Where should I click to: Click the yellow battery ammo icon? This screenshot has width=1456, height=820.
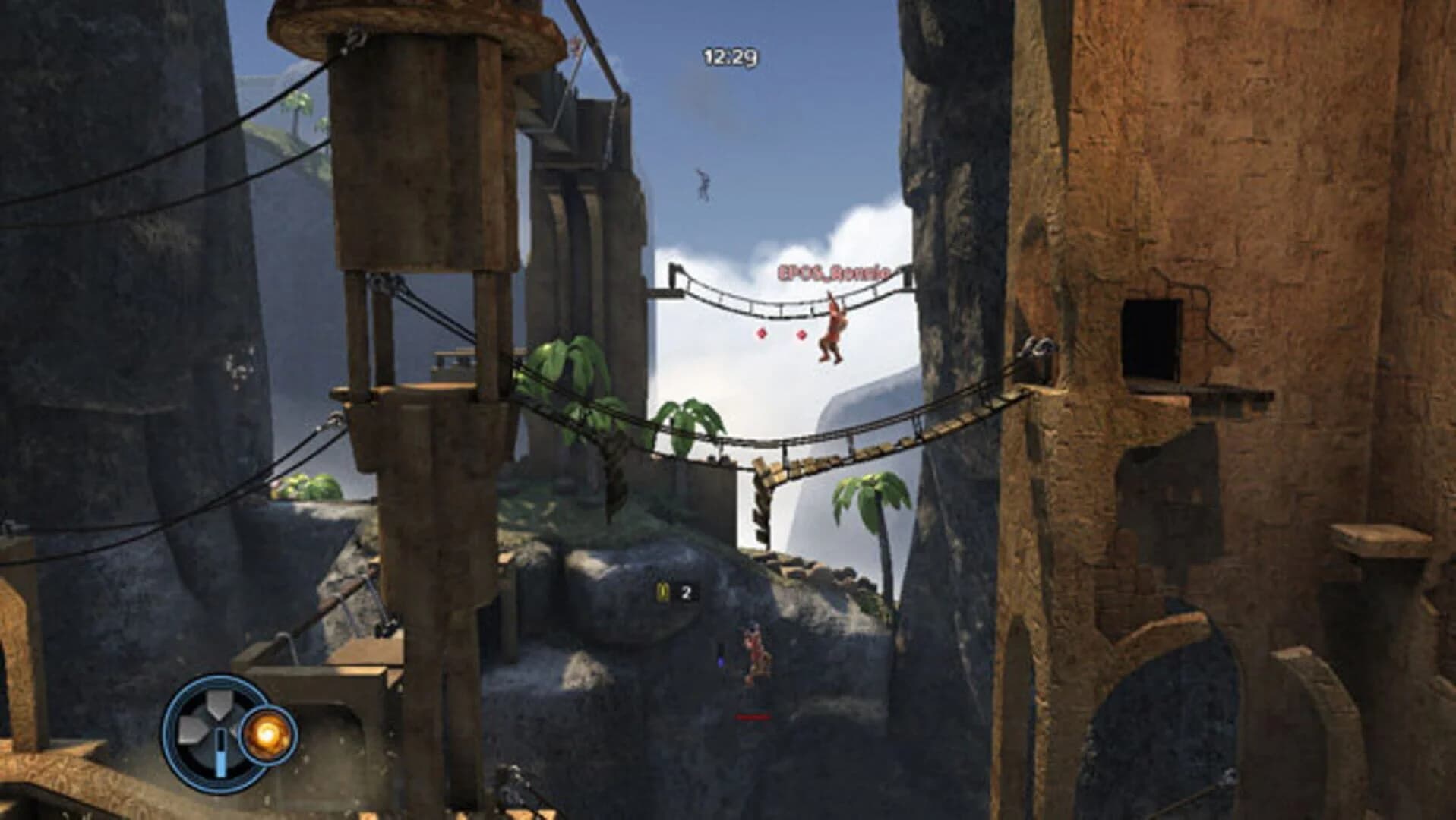[x=662, y=591]
